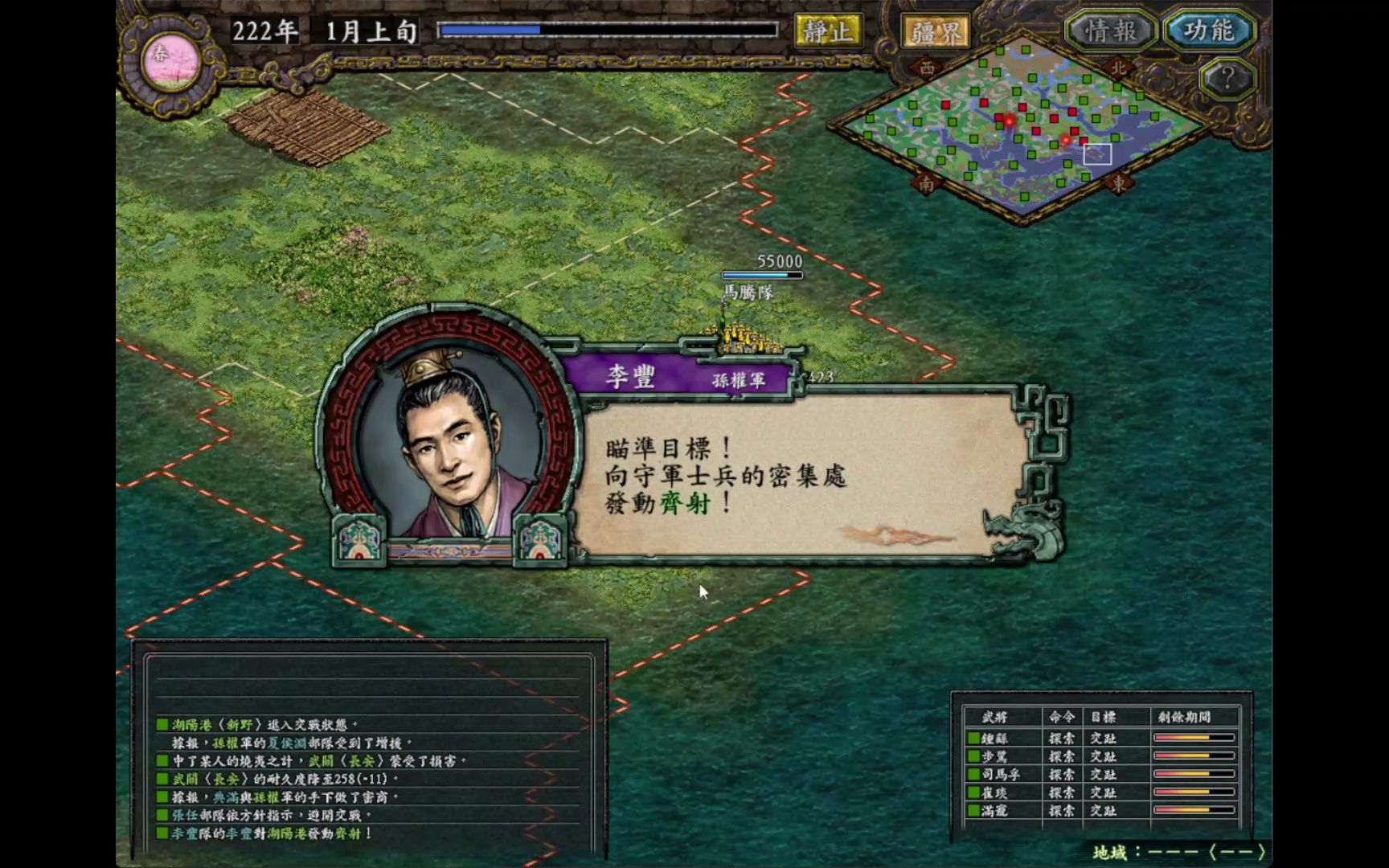Open the 功能 functions menu
This screenshot has height=868, width=1389.
coord(1207,28)
